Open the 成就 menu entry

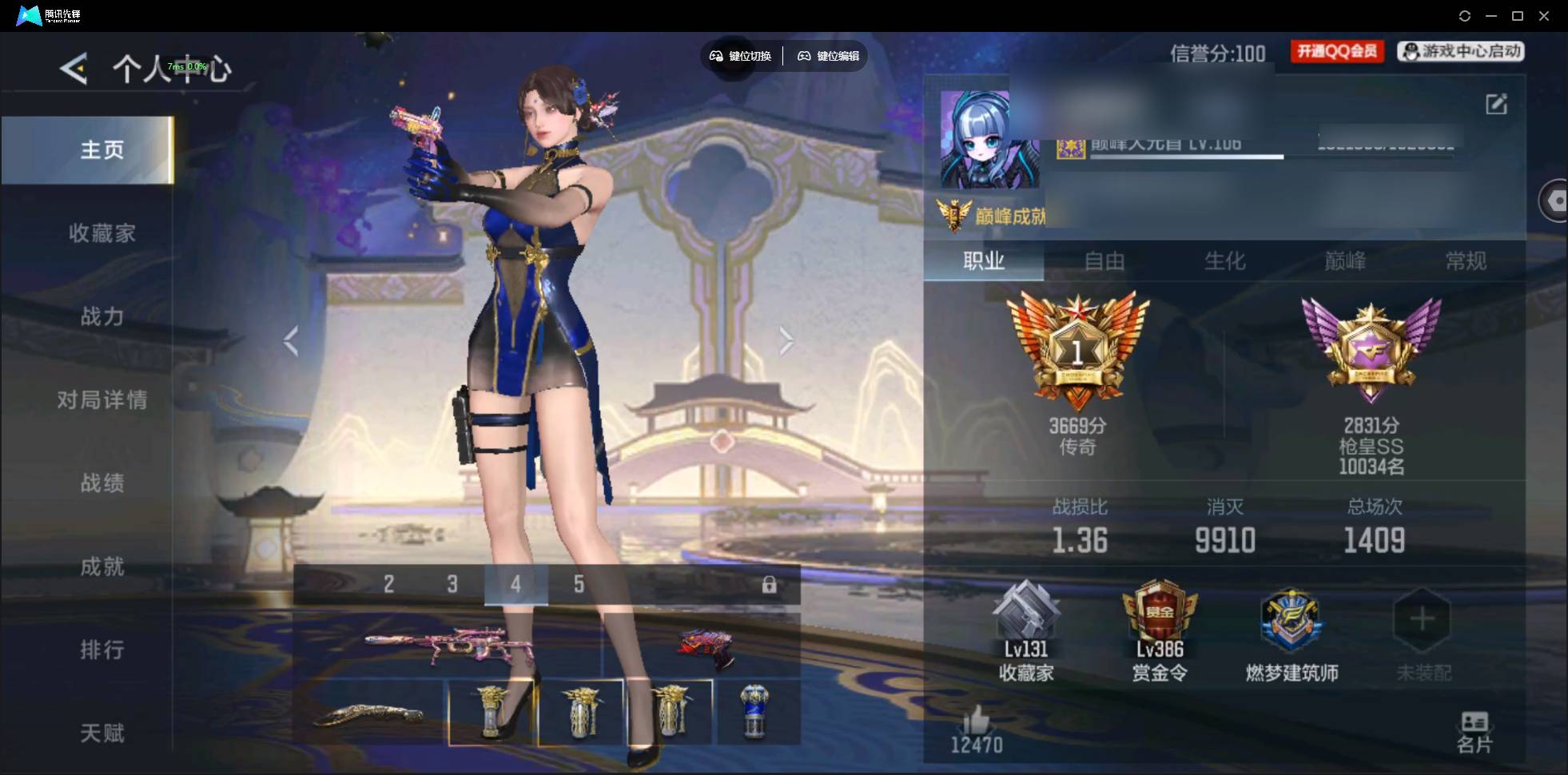(x=101, y=566)
